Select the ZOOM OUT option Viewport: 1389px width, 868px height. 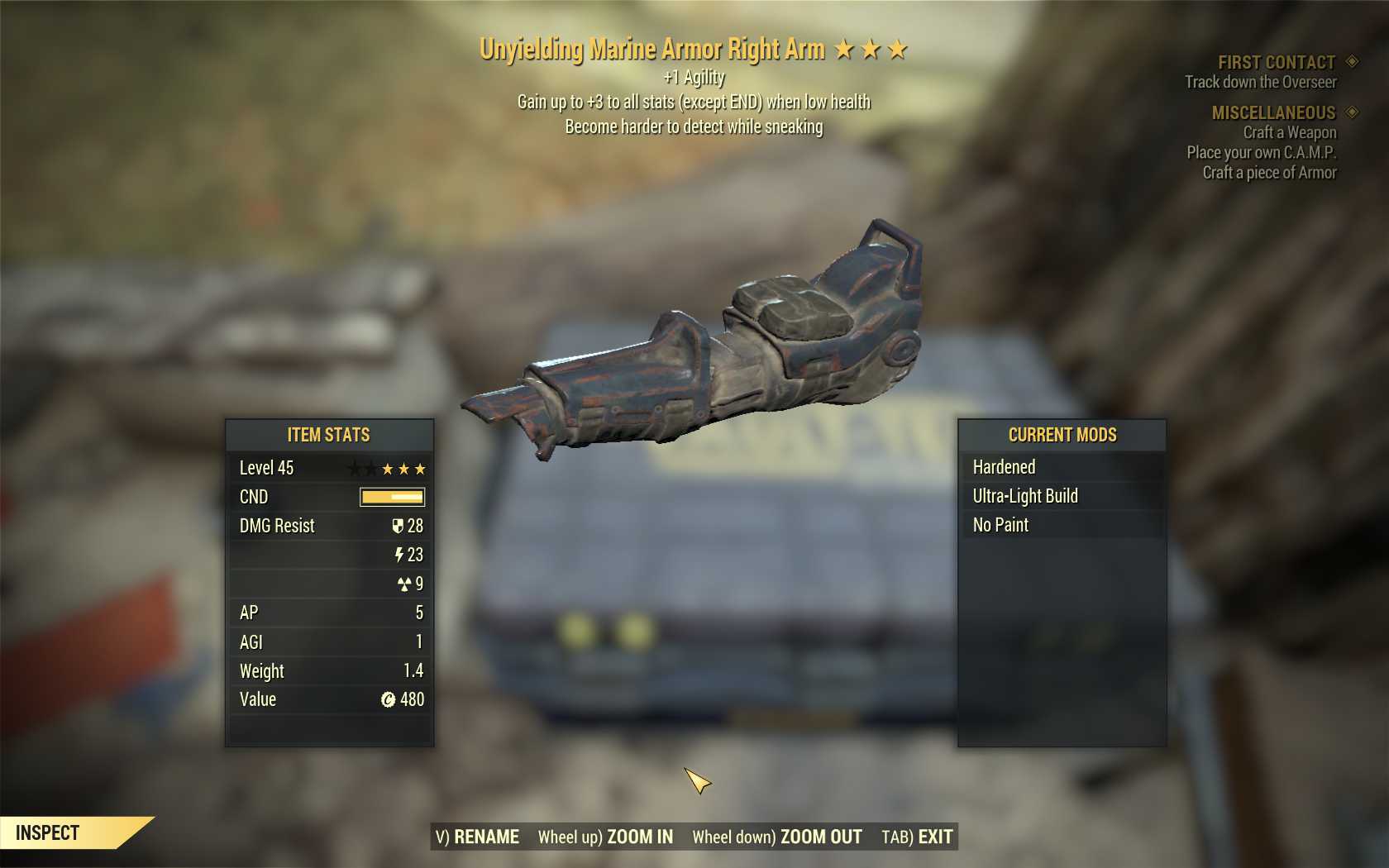tap(777, 837)
